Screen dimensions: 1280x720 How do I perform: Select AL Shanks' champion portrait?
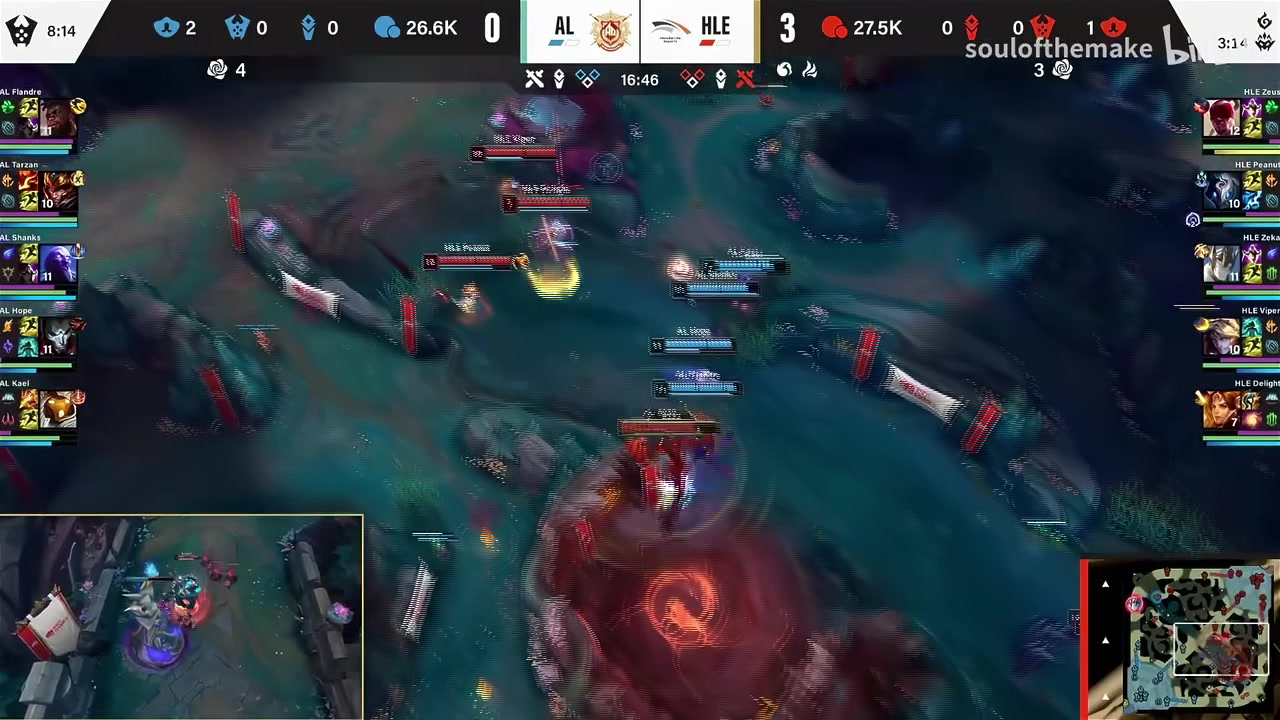[58, 264]
